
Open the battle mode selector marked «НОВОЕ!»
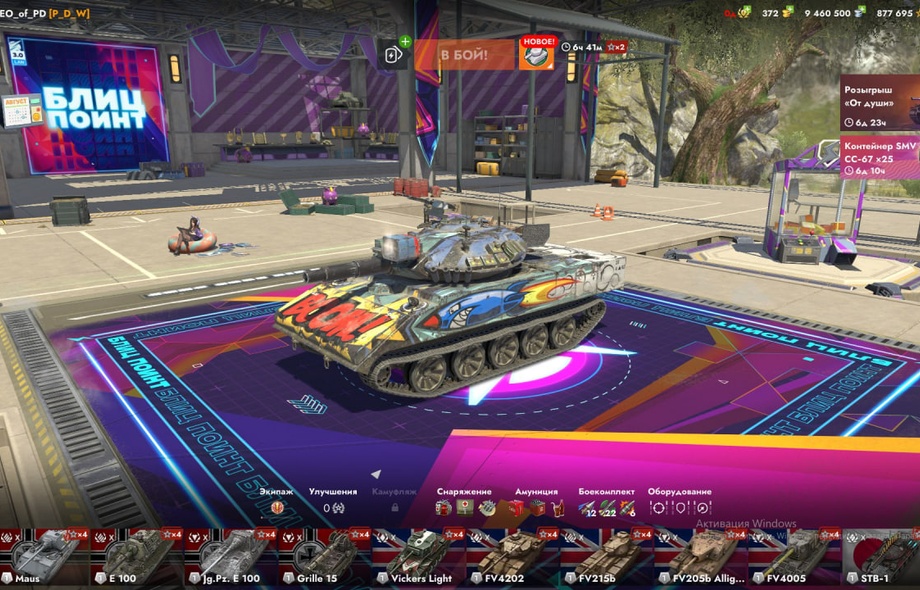click(536, 55)
